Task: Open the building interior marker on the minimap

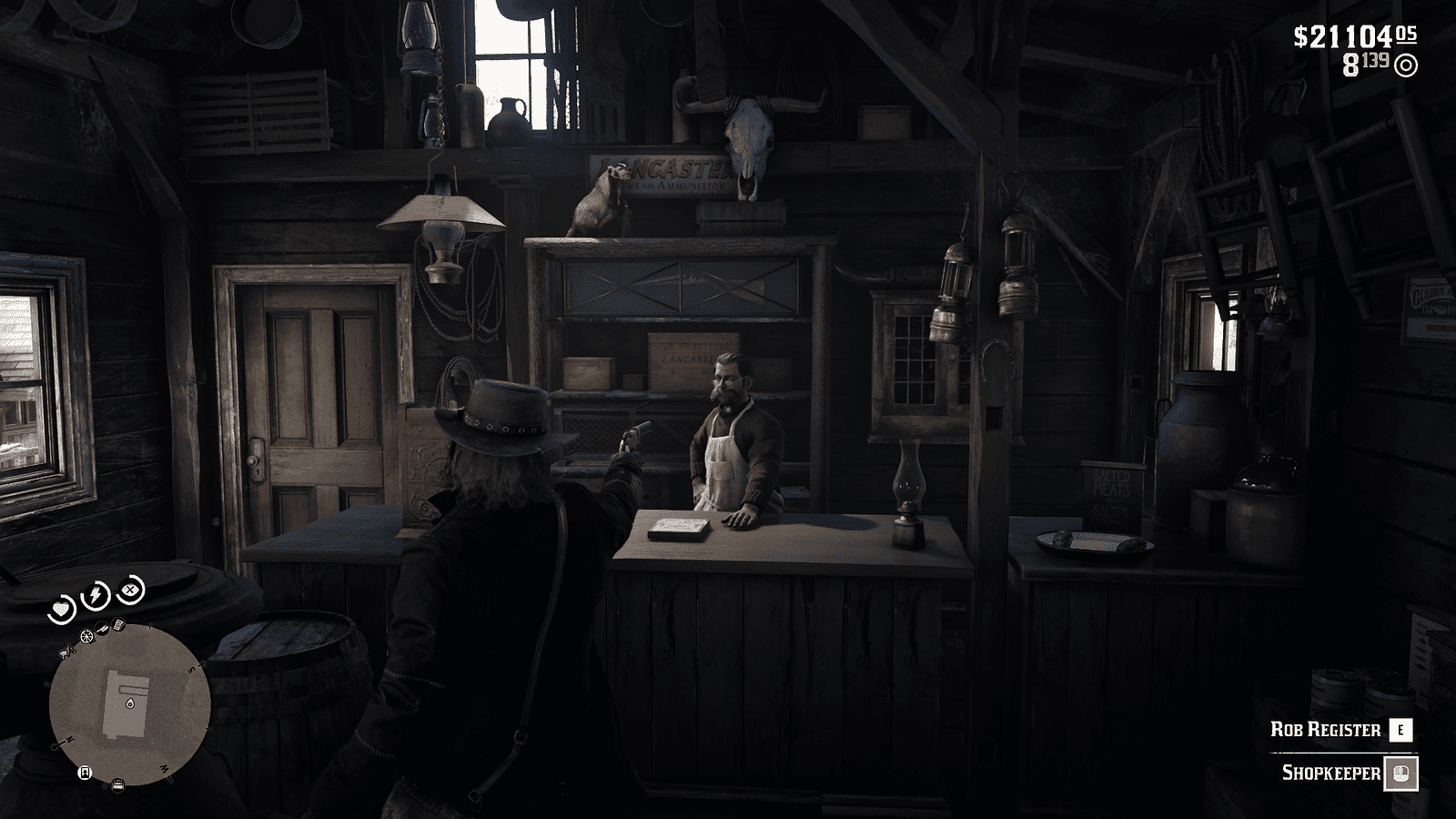Action: pyautogui.click(x=130, y=703)
